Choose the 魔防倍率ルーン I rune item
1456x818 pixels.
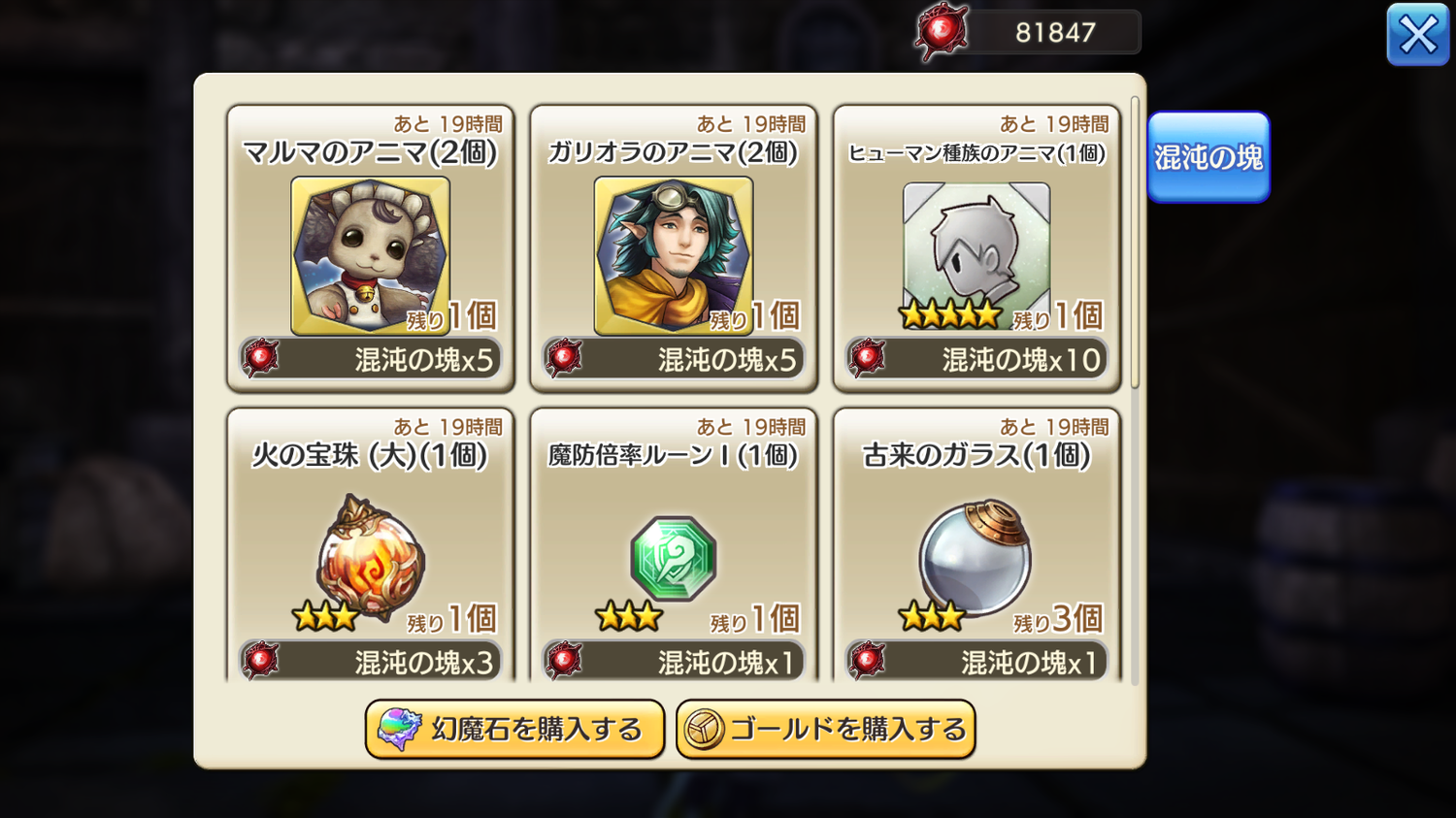(x=673, y=551)
